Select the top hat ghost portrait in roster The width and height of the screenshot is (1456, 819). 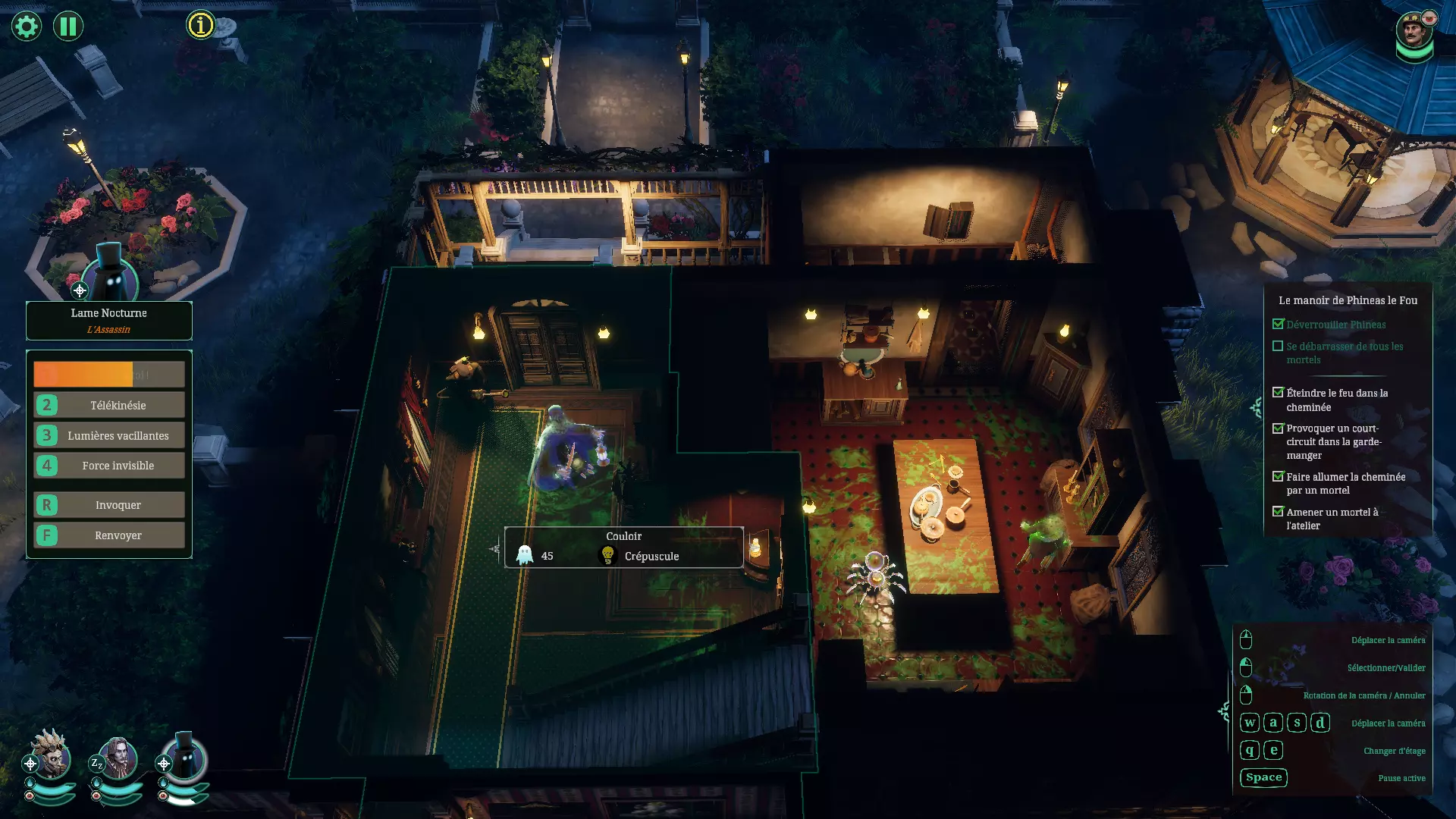(x=184, y=758)
